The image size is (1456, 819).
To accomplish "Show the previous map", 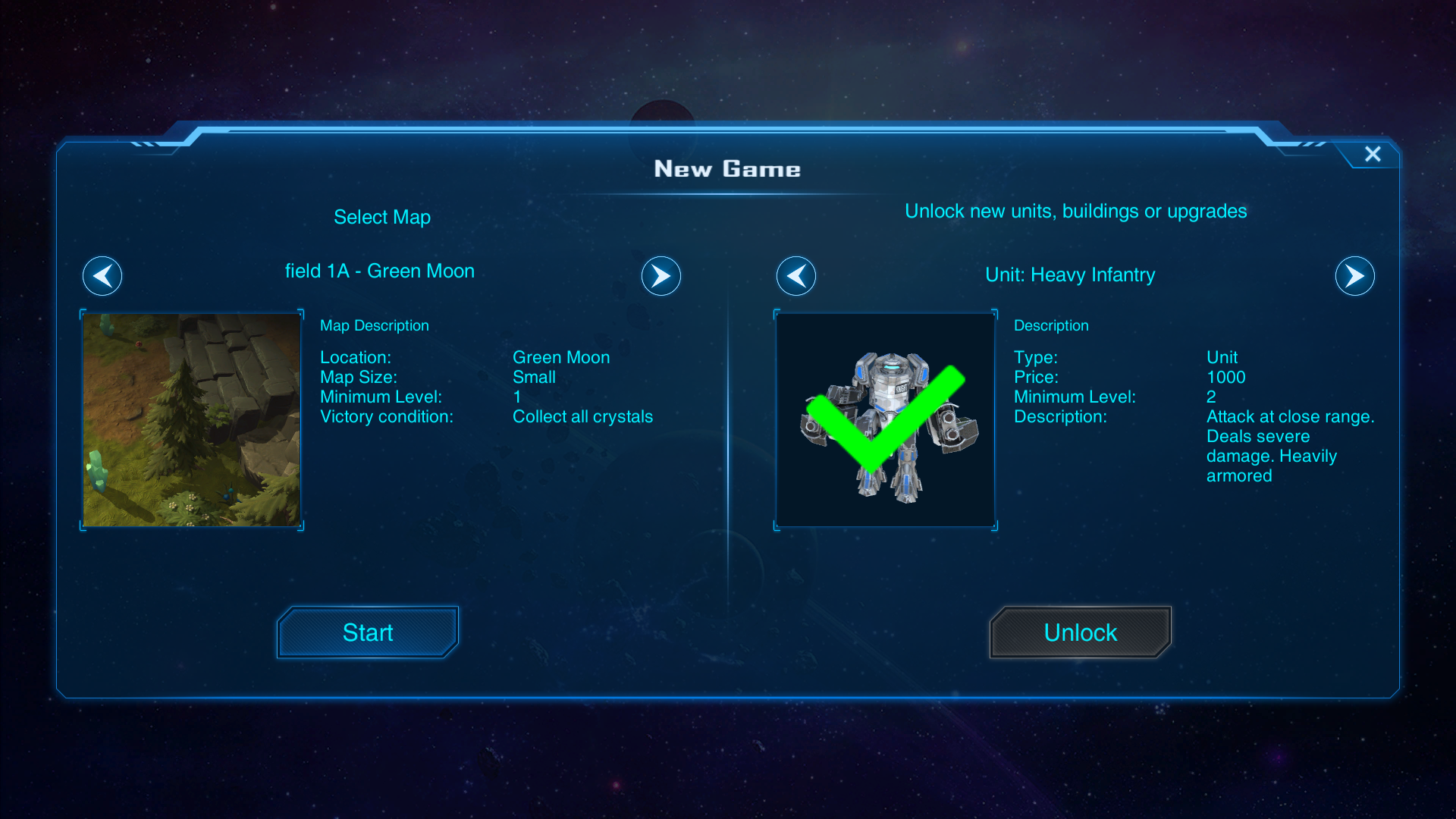I will 102,276.
